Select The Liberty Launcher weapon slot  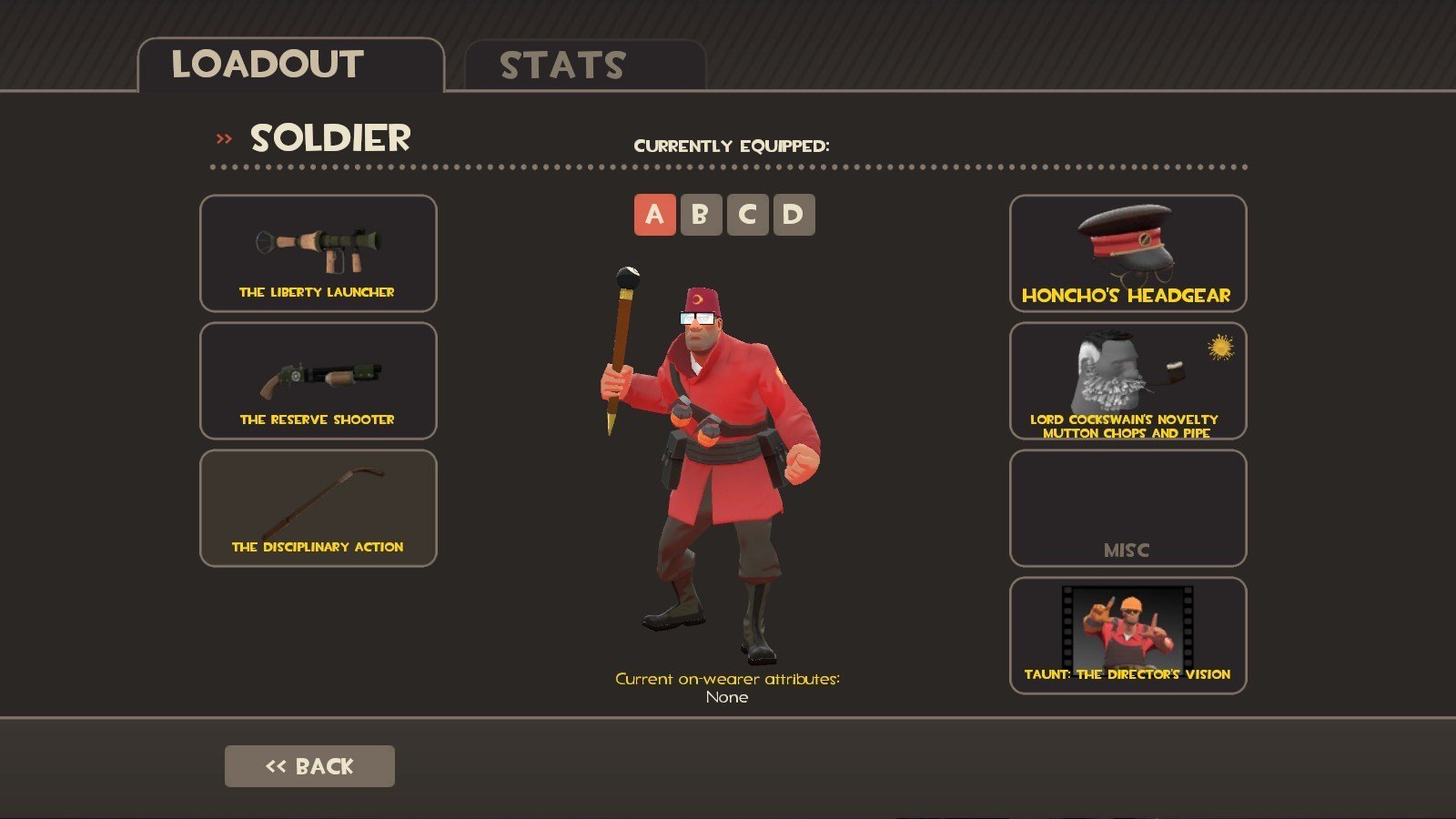318,253
